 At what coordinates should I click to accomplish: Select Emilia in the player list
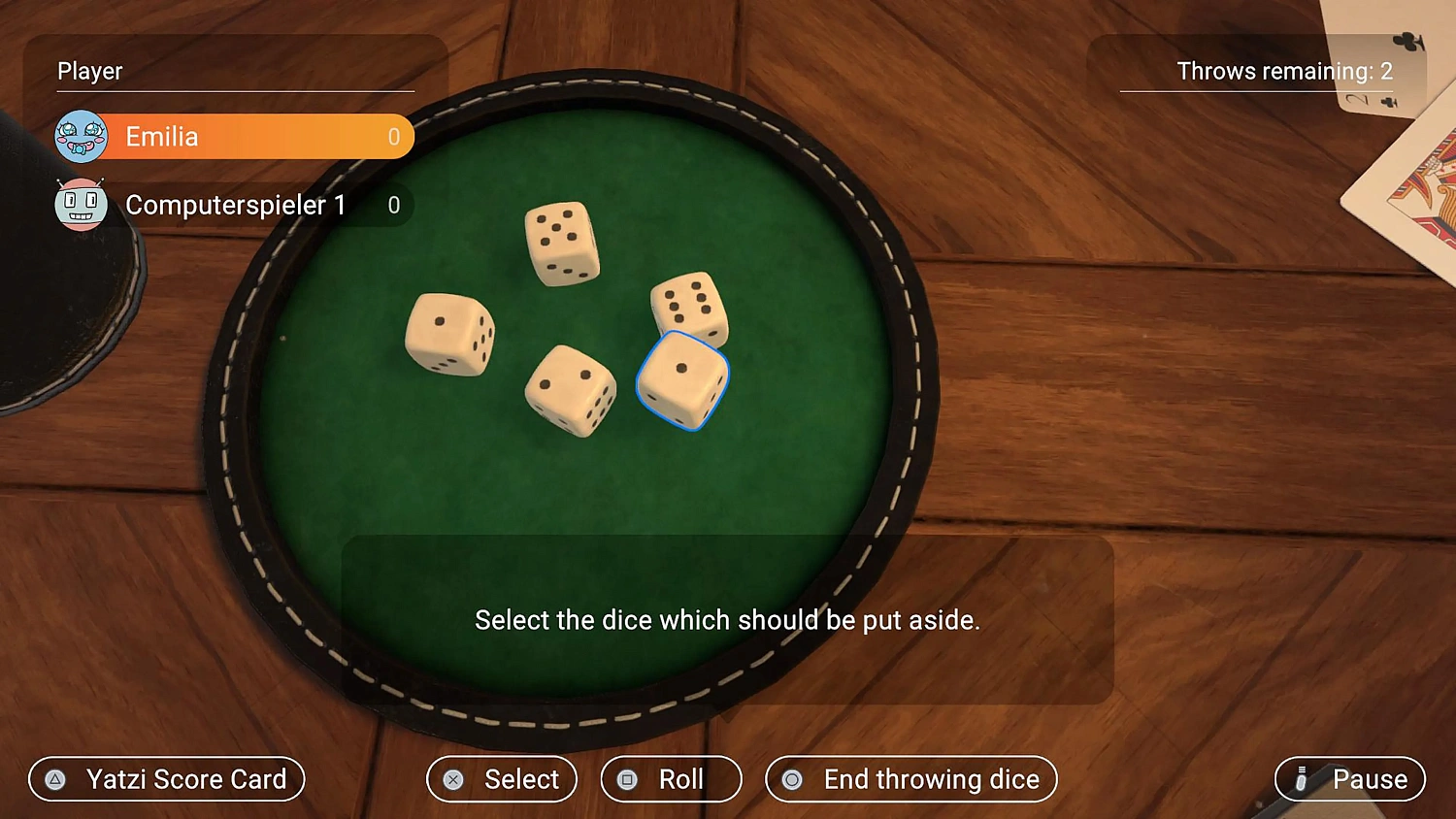coord(233,136)
